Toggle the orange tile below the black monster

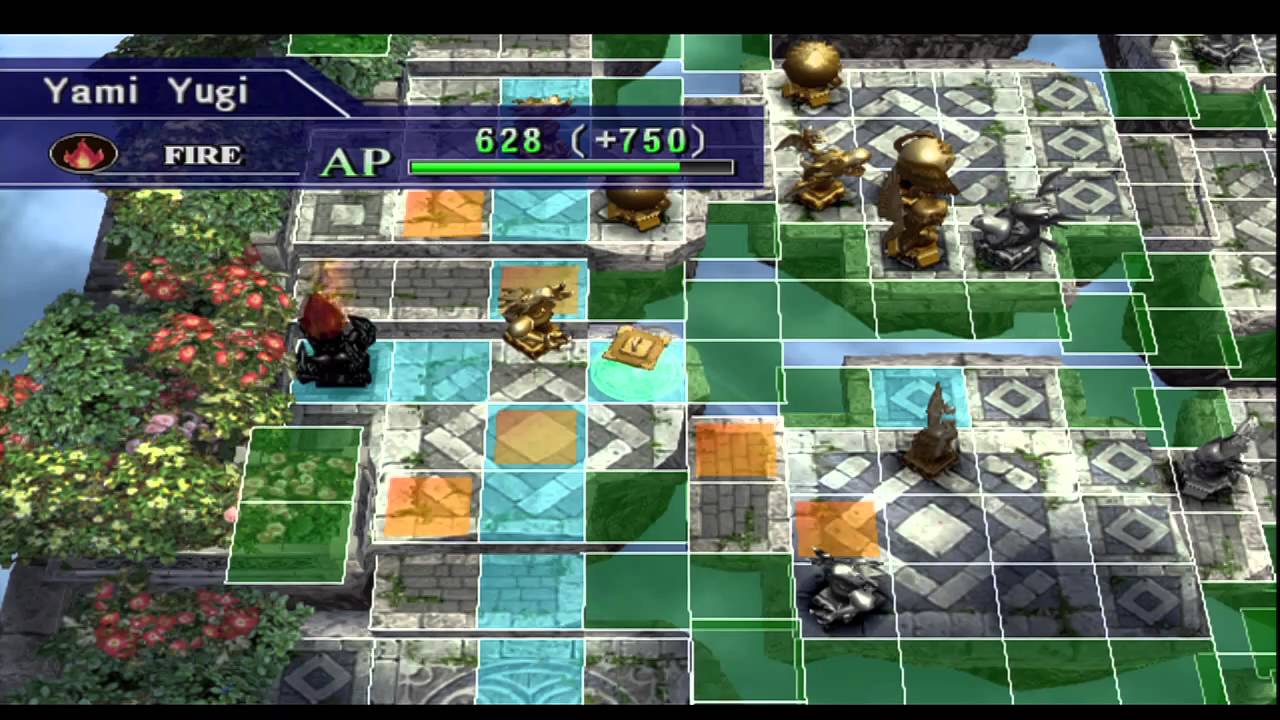(430, 505)
